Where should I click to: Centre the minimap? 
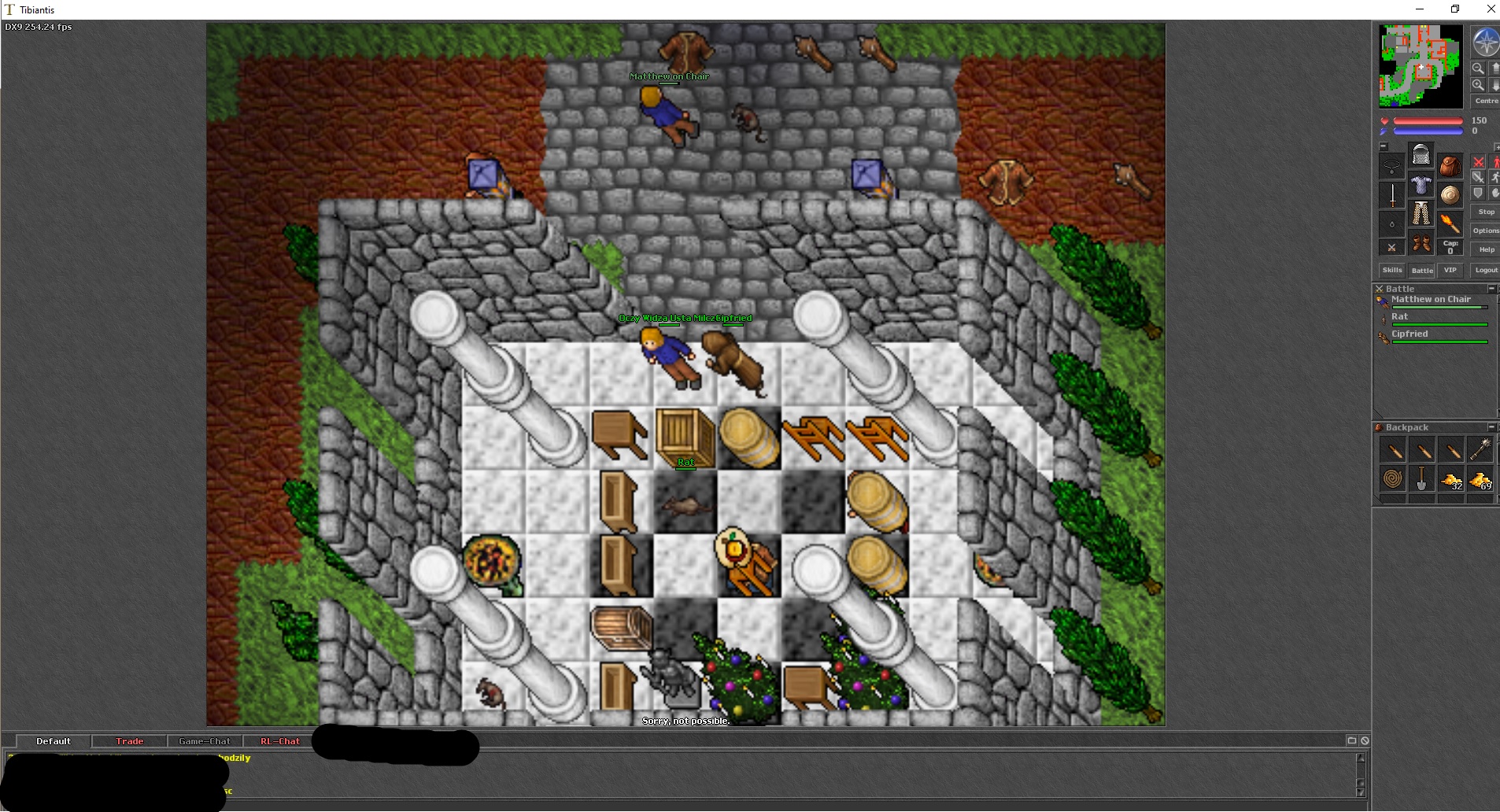click(1486, 101)
